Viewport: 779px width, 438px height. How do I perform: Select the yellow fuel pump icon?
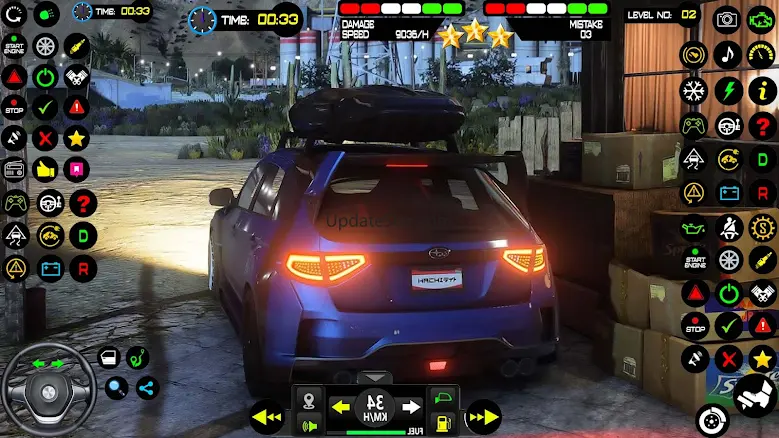coord(443,422)
